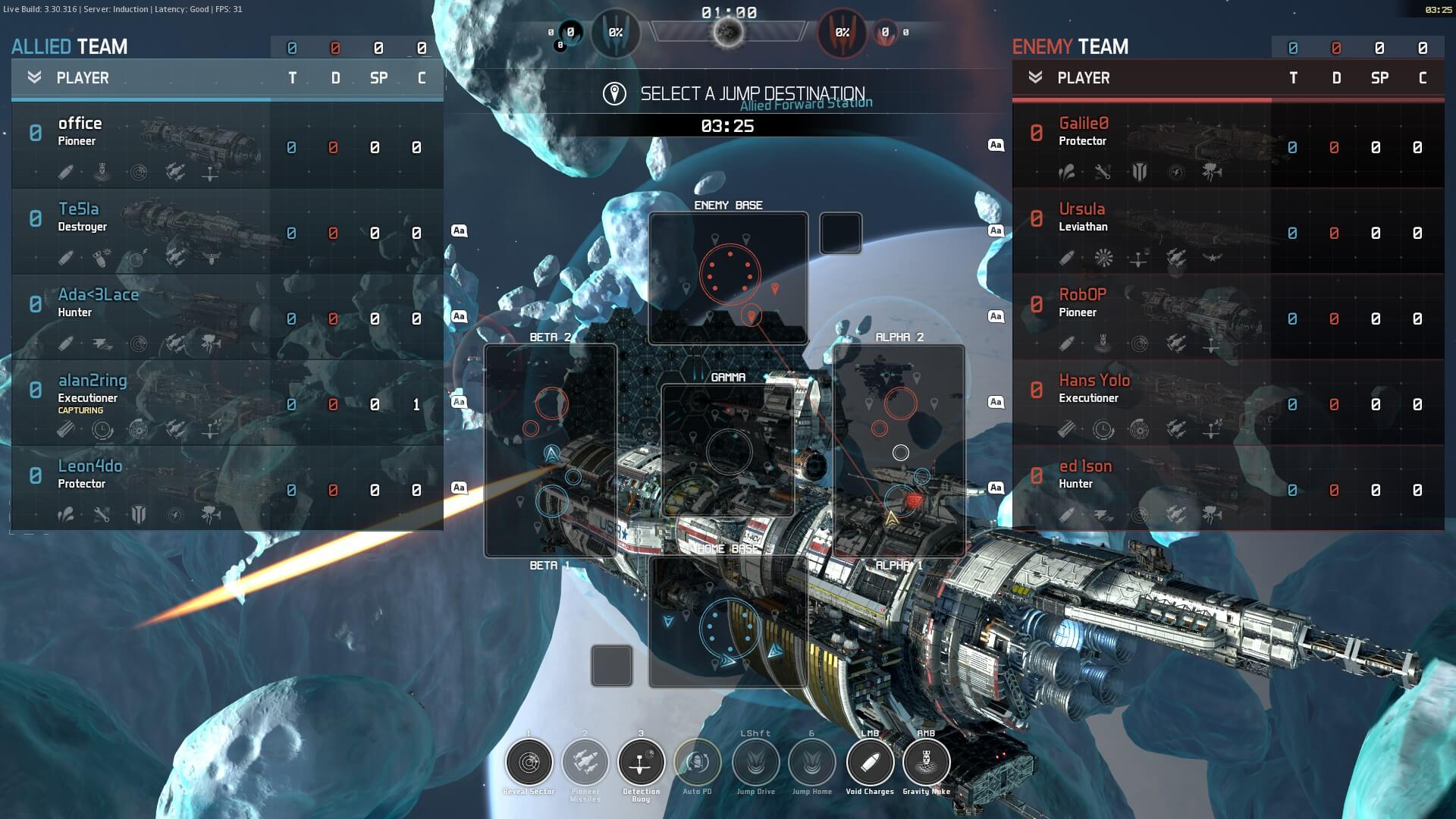
Task: Fire the Pioneer Missiles ability
Action: (x=585, y=762)
